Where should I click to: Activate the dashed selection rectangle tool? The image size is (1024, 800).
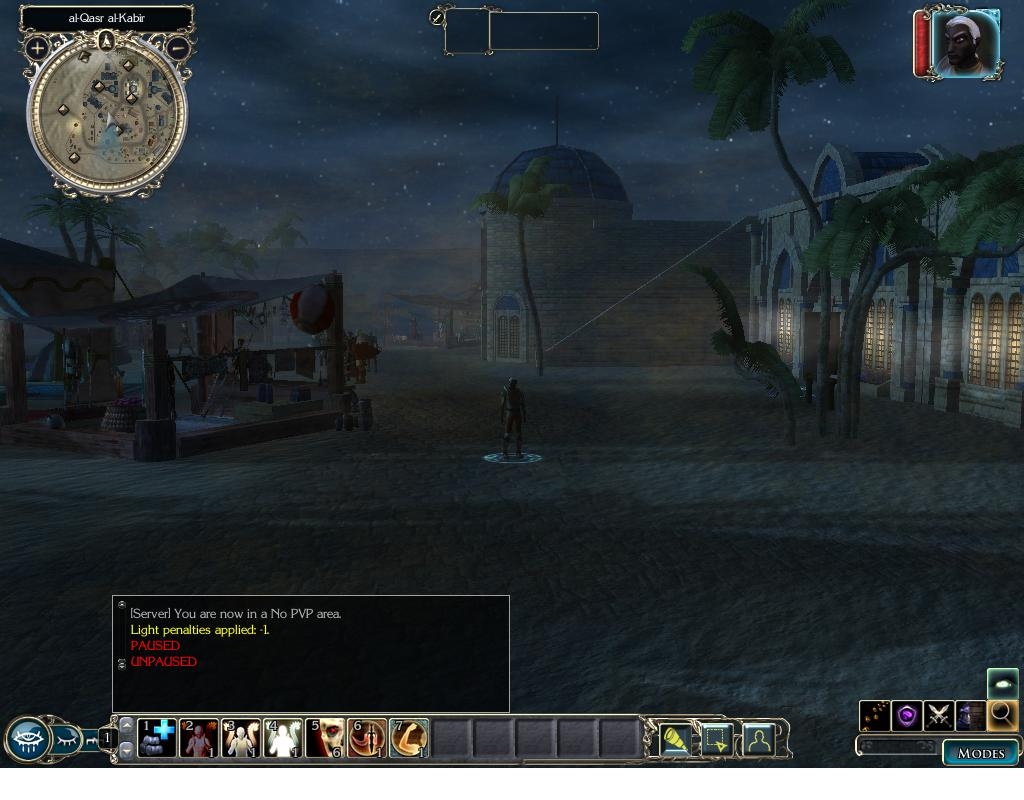pos(717,740)
